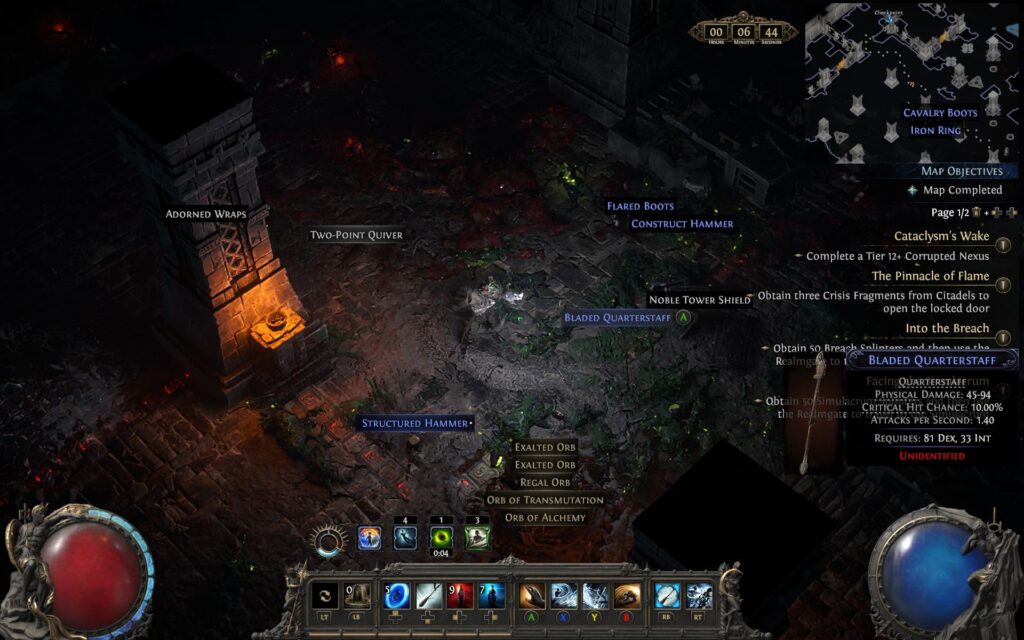The width and height of the screenshot is (1024, 640).
Task: Loot the Orb of Transmutation
Action: click(545, 500)
